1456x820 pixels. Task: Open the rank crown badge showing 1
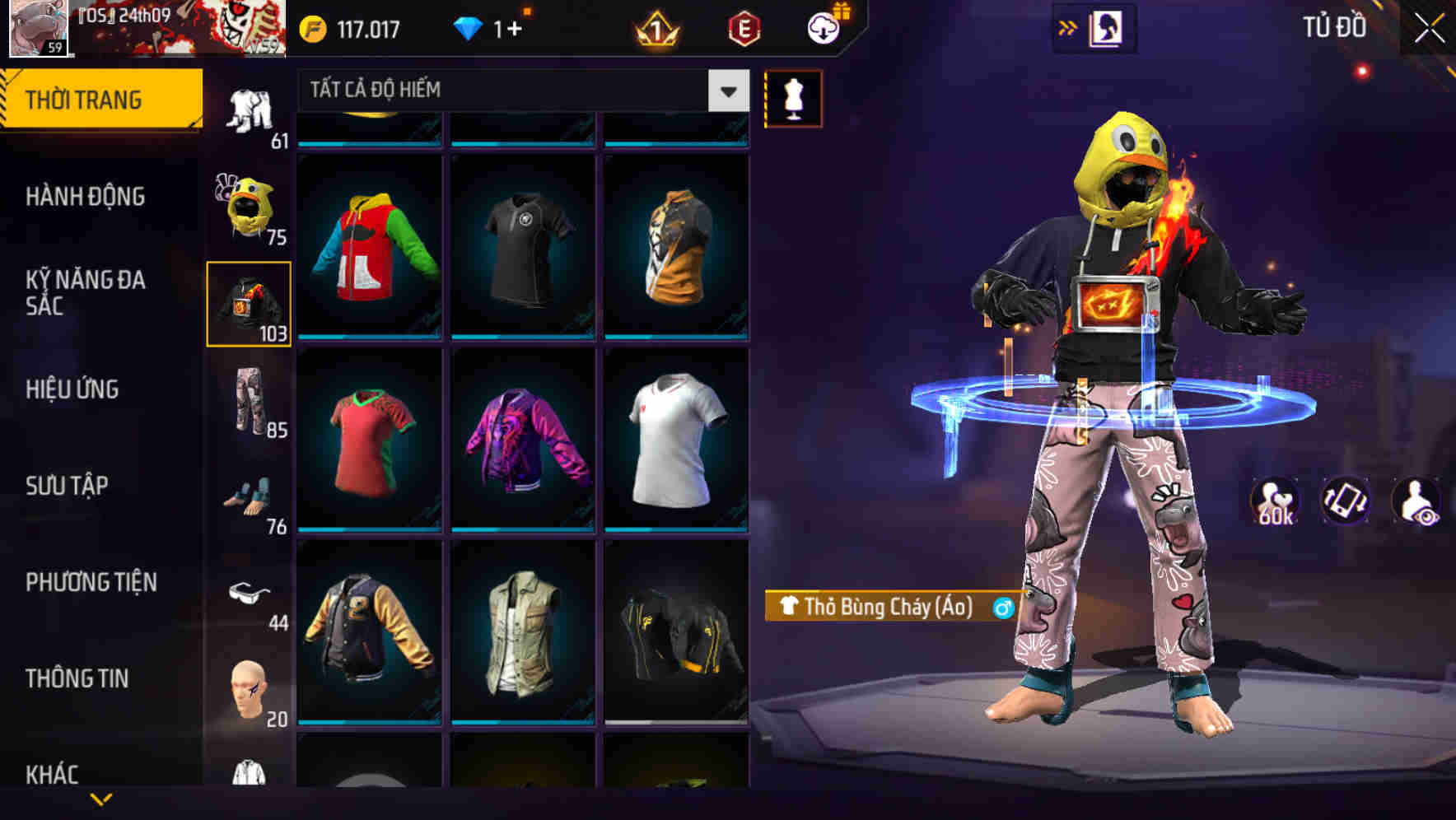656,27
